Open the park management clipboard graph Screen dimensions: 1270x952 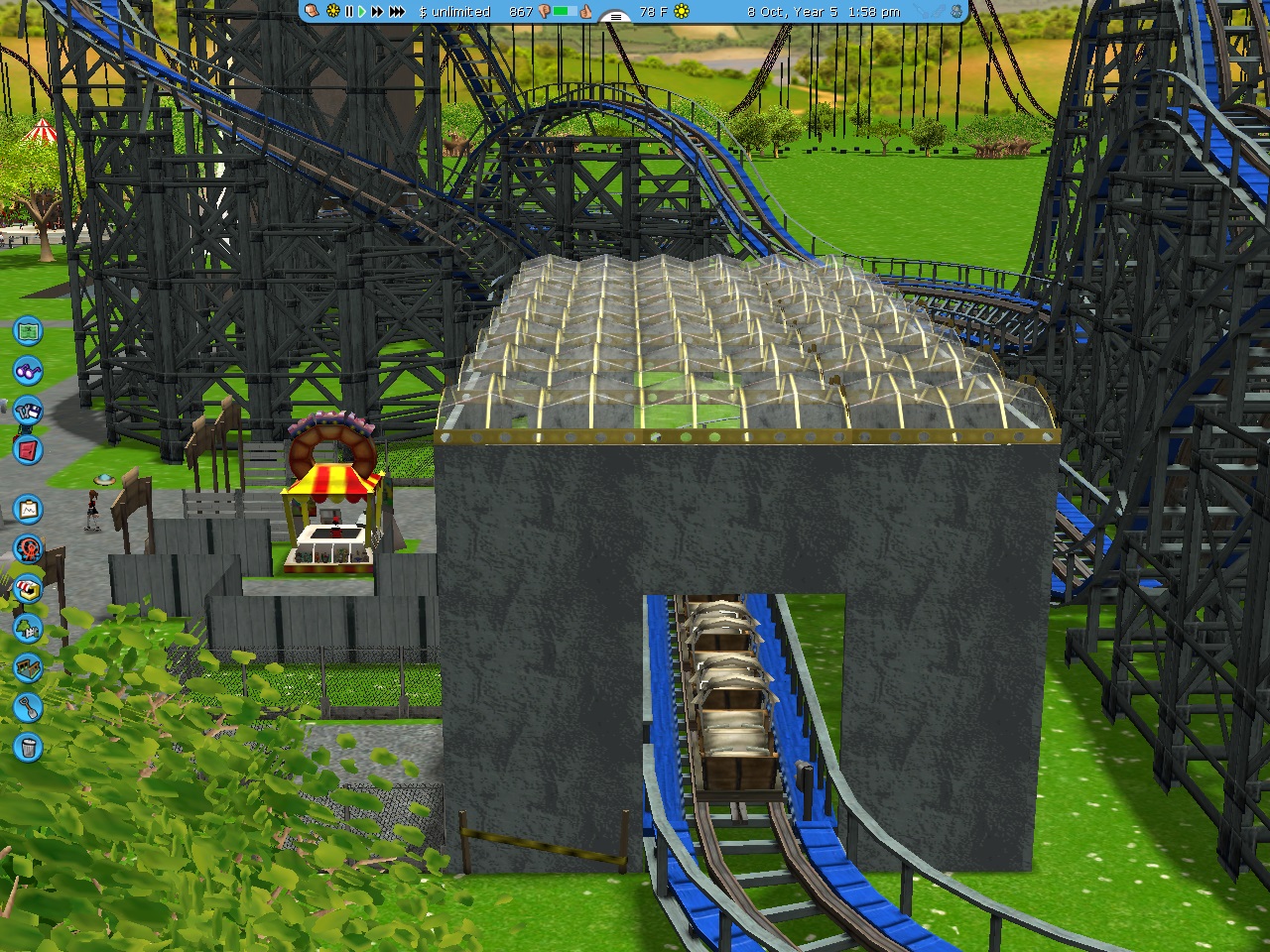tap(28, 510)
